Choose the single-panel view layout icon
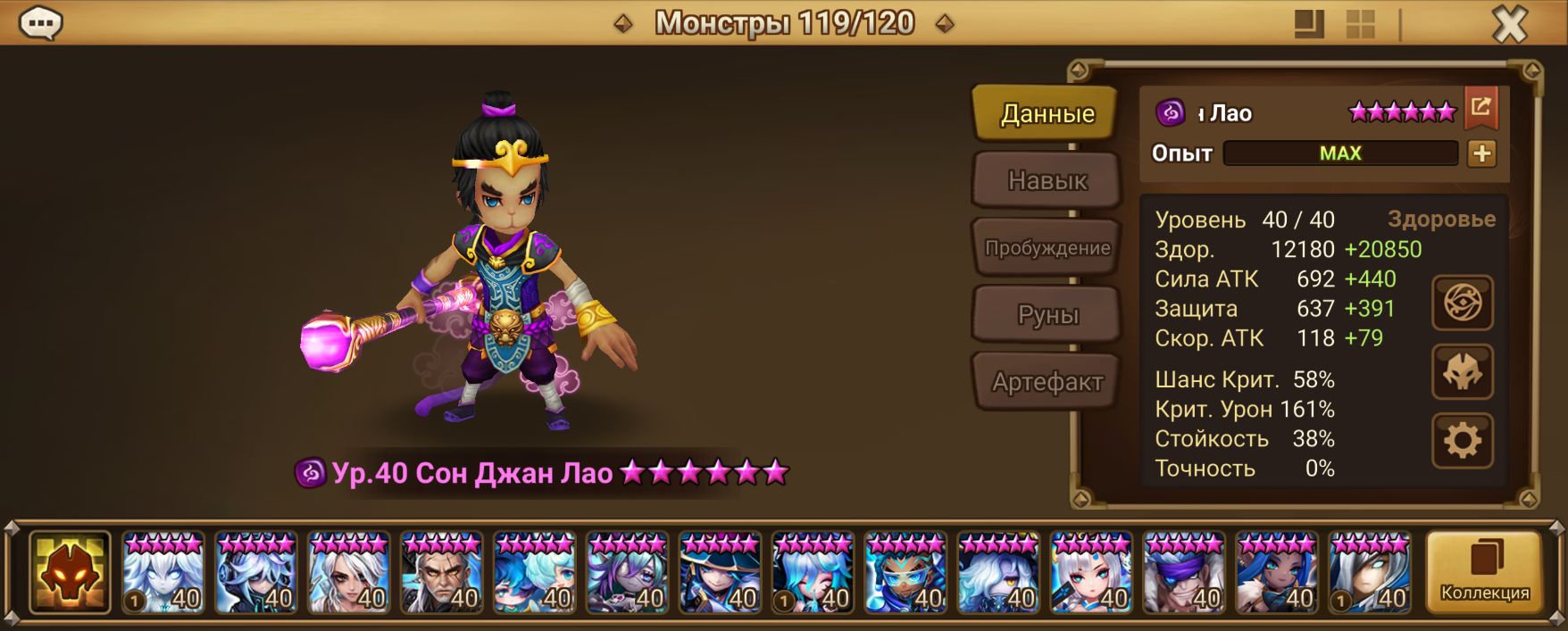Viewport: 1568px width, 631px height. click(1309, 25)
